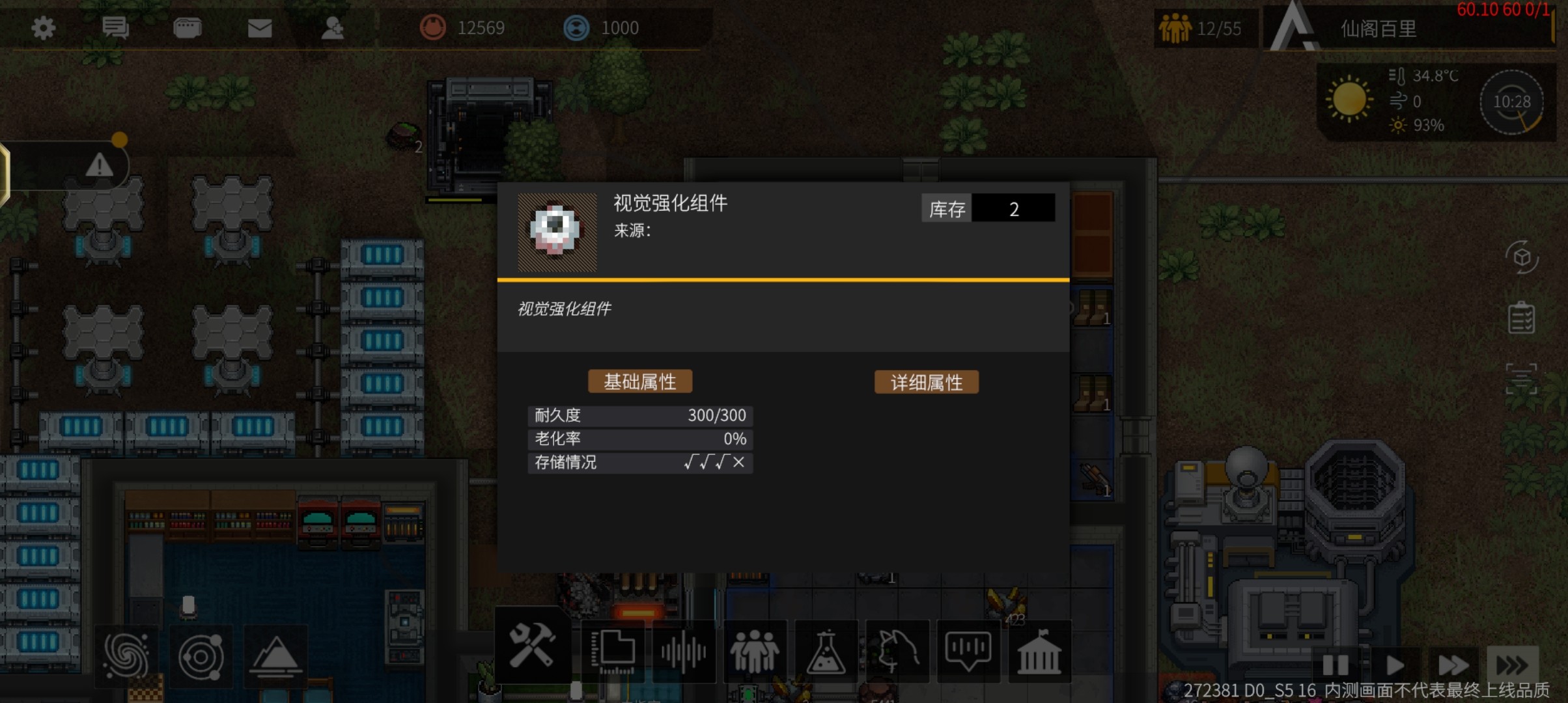Open the bank building menu
This screenshot has width=1568, height=703.
(x=1039, y=652)
